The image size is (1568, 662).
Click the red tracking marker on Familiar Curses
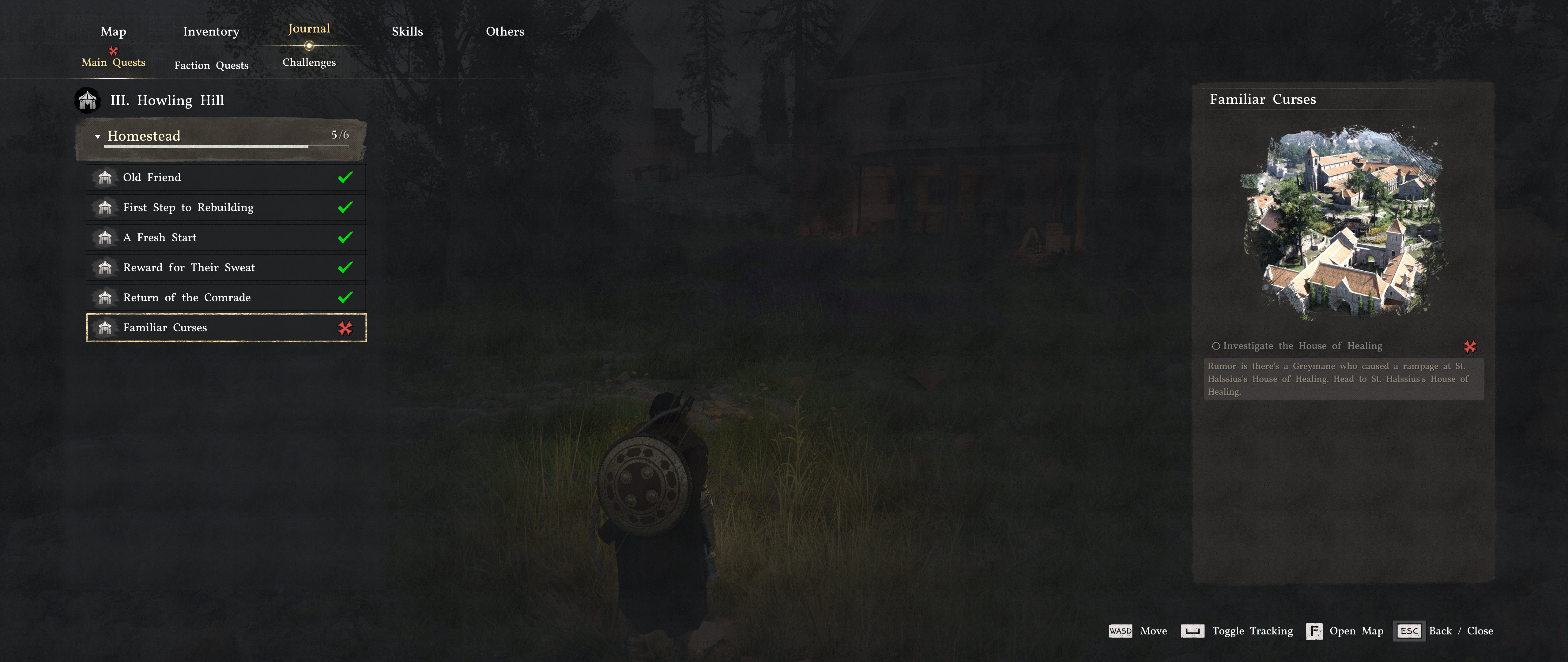coord(345,327)
